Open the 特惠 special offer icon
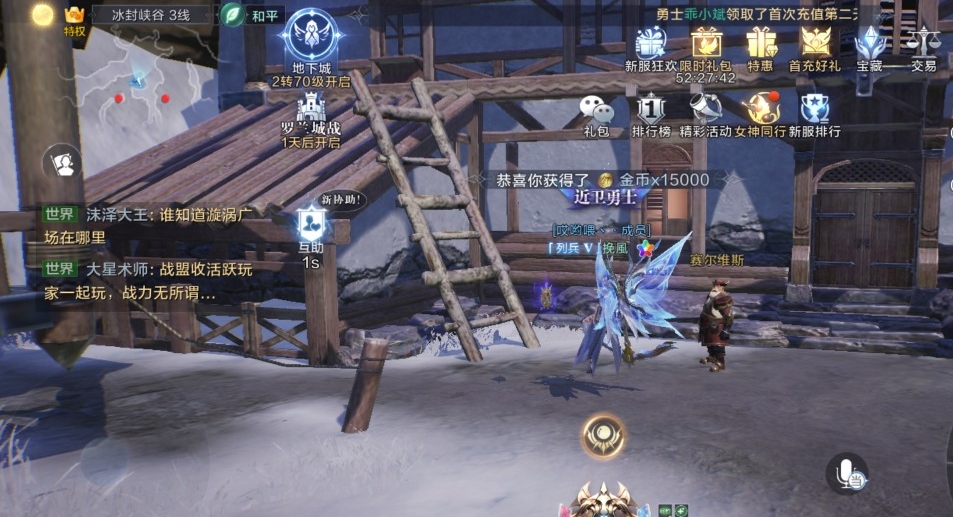The height and width of the screenshot is (517, 953). tap(760, 44)
